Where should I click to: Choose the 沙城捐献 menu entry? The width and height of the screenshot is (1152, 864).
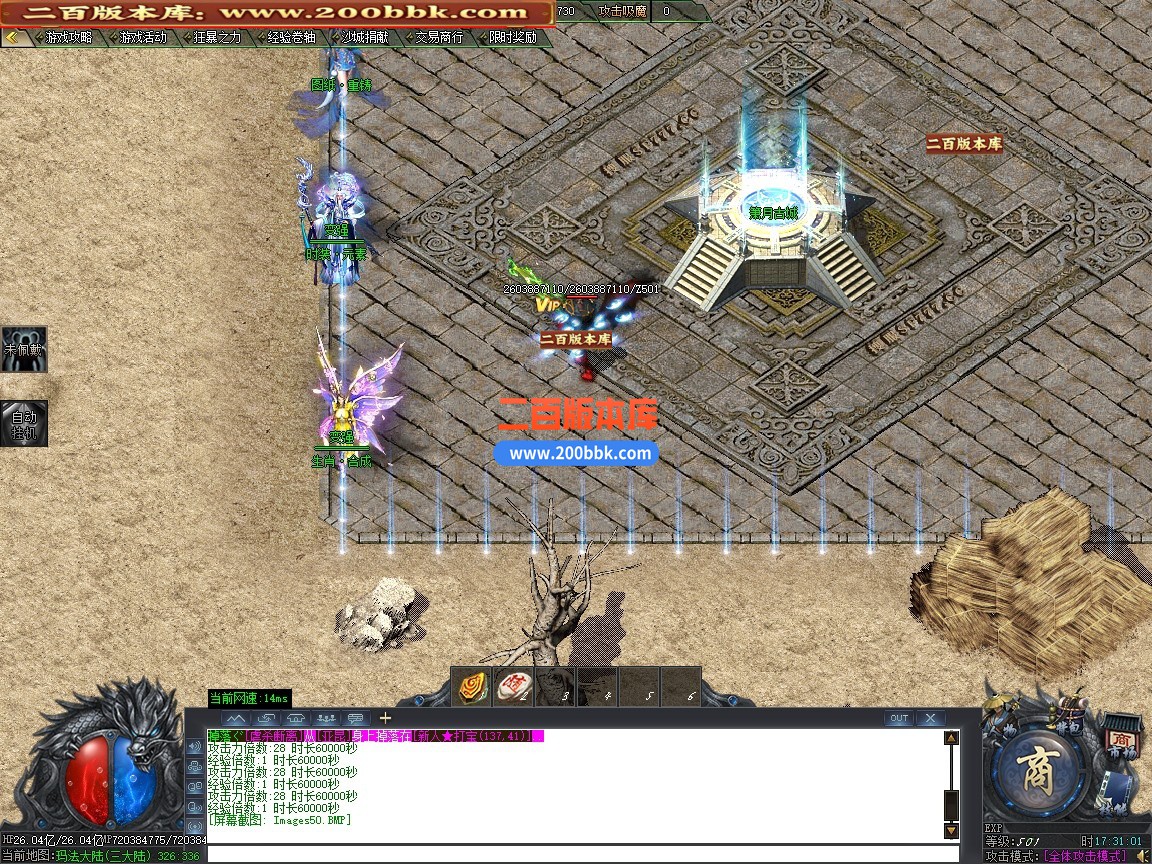coord(364,38)
